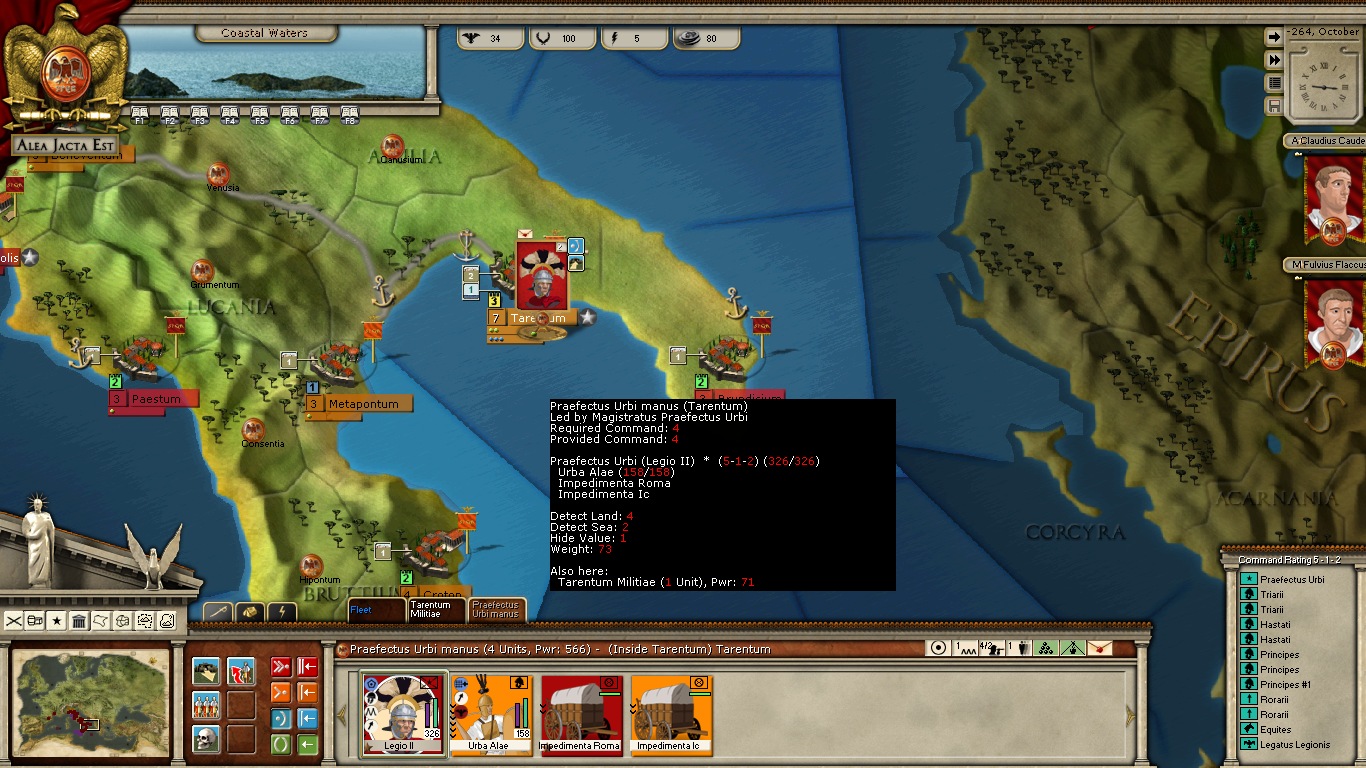
Task: Activate the skull special order button
Action: click(206, 739)
